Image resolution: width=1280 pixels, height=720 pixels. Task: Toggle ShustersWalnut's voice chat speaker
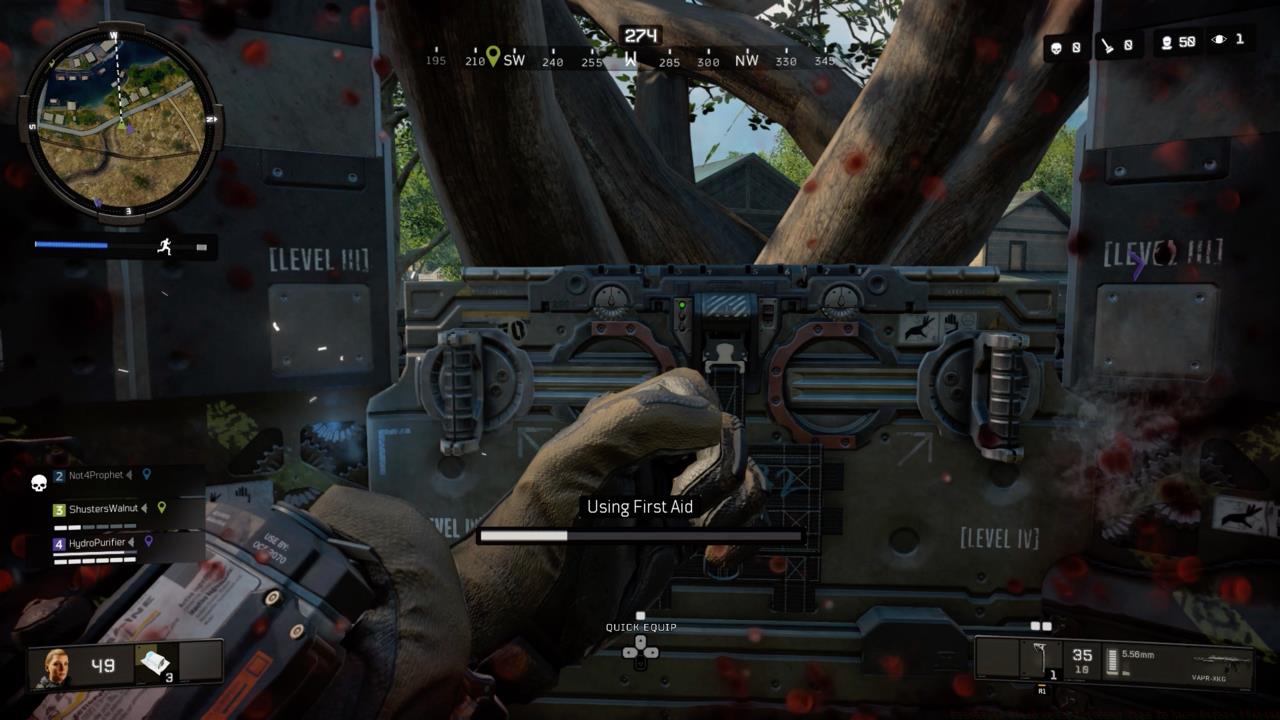pyautogui.click(x=143, y=508)
